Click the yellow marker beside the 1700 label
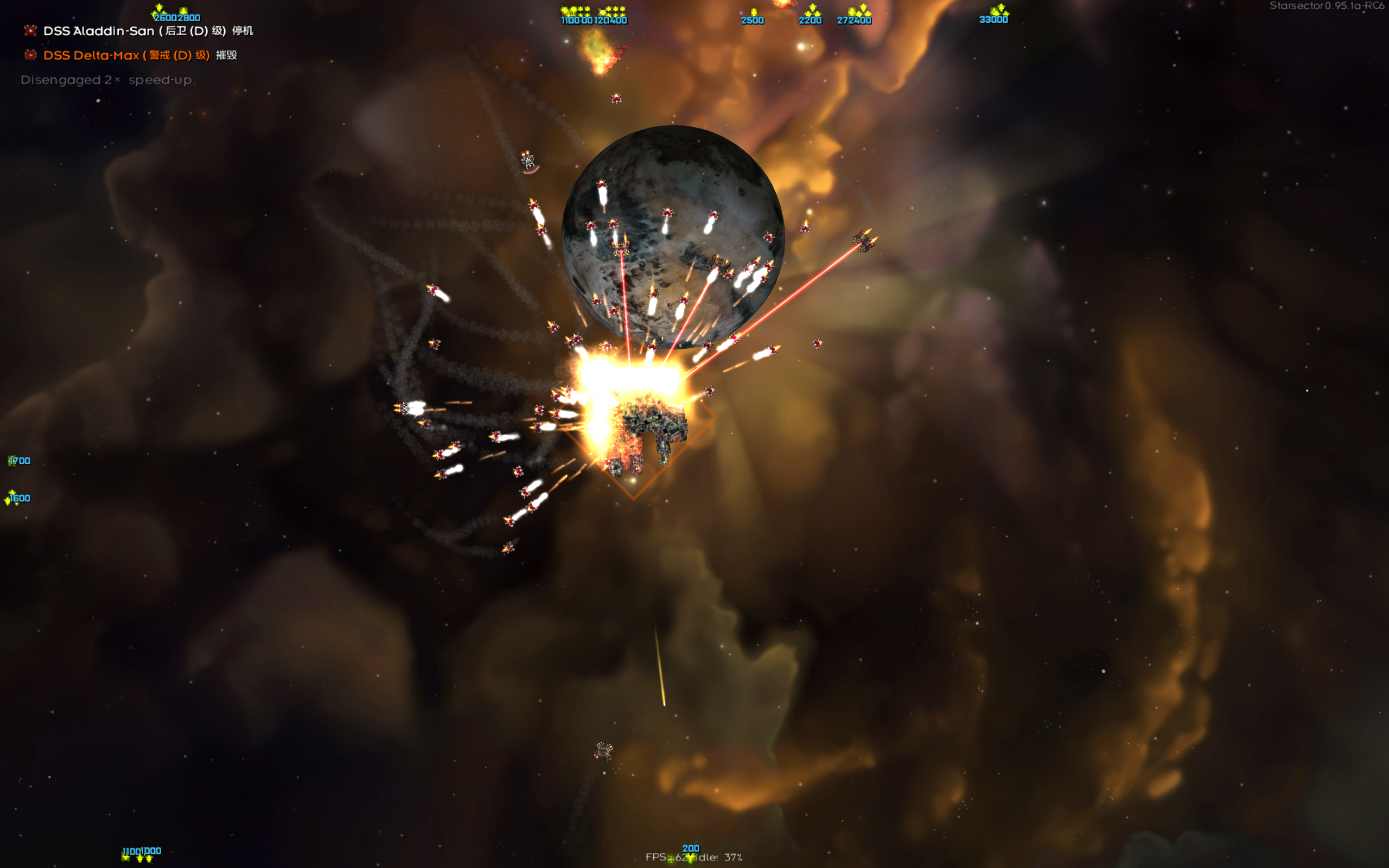The height and width of the screenshot is (868, 1389). pos(10,460)
